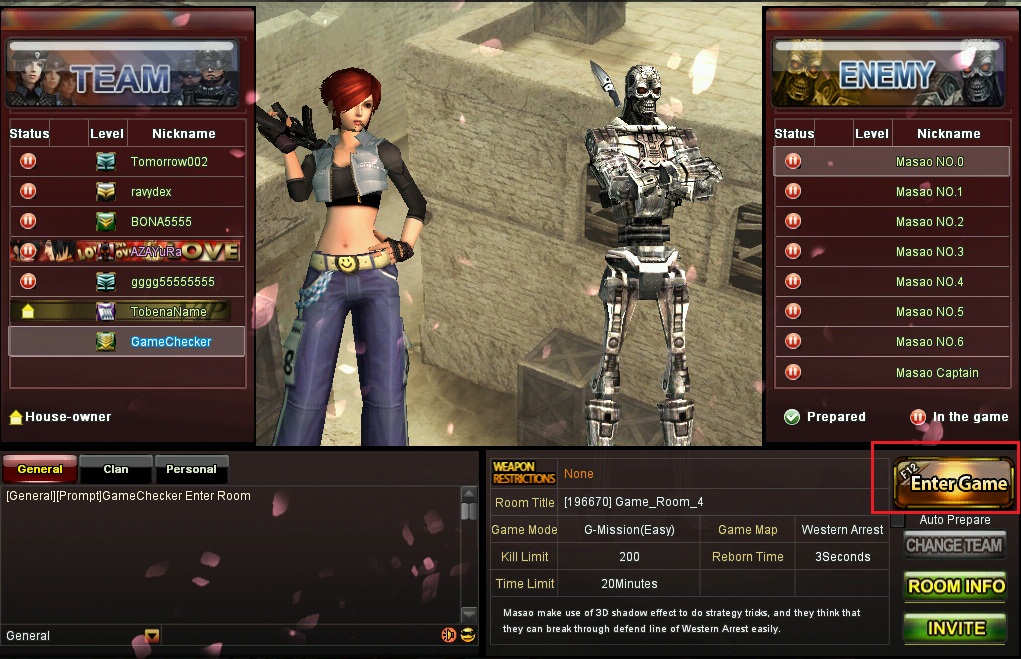
Task: Open the smiley emoticon picker
Action: click(467, 635)
